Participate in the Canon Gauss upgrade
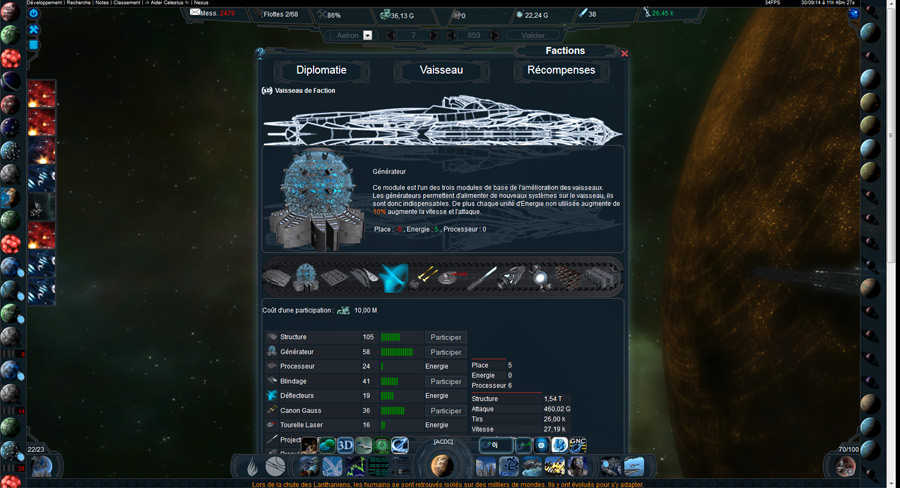 (445, 410)
